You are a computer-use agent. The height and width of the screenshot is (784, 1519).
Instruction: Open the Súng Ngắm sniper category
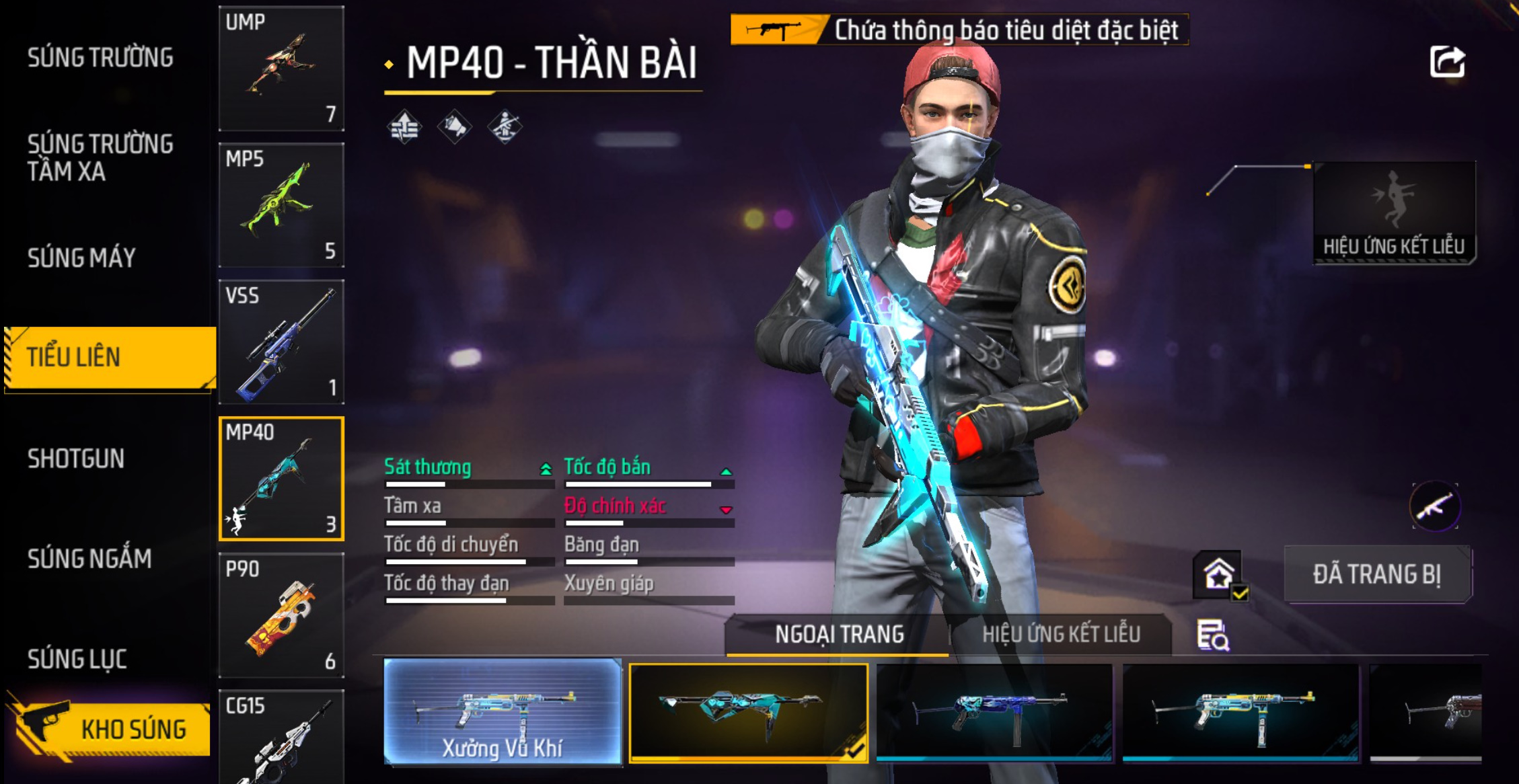89,559
